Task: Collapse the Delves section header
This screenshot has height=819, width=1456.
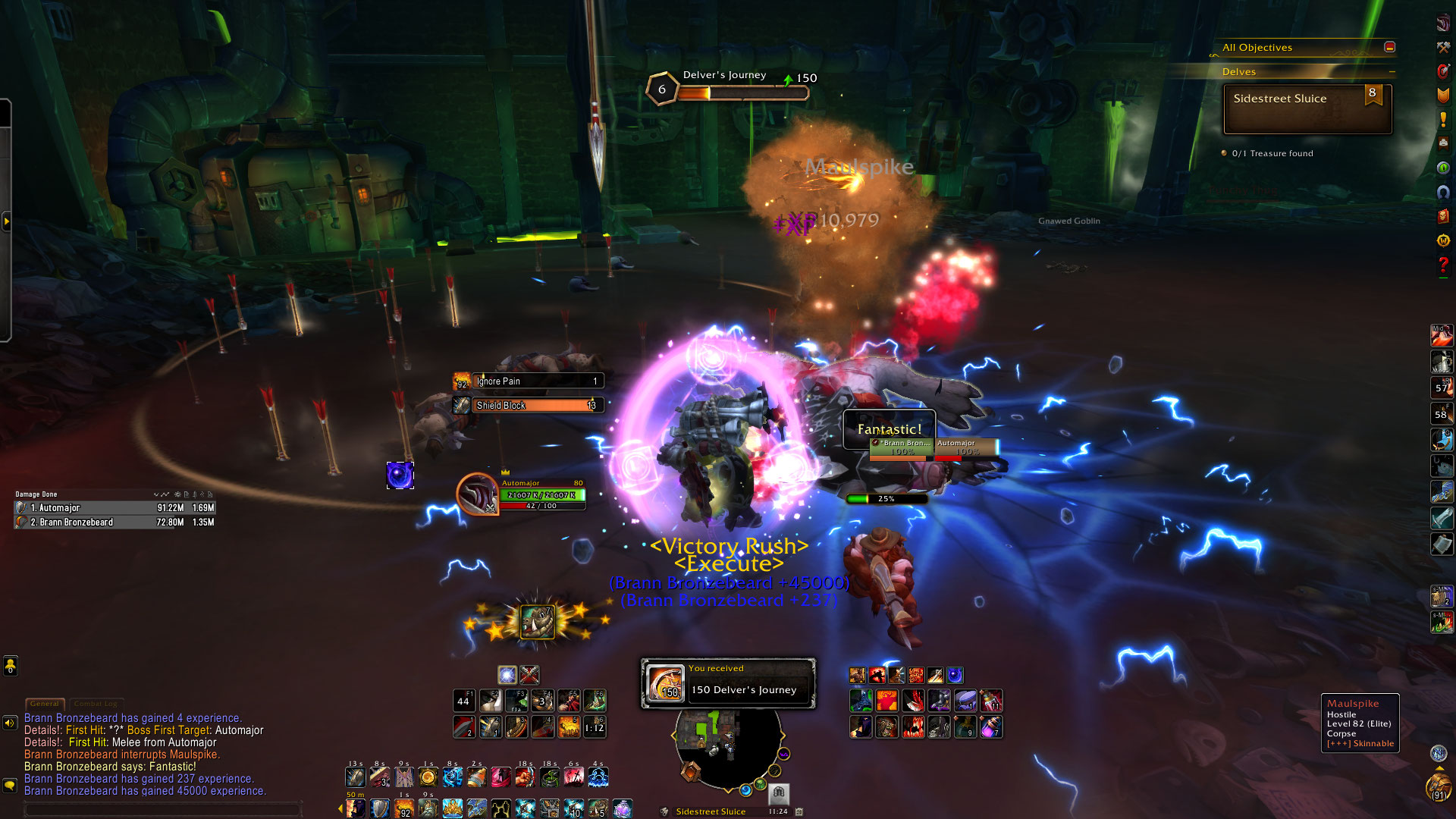Action: coord(1392,72)
